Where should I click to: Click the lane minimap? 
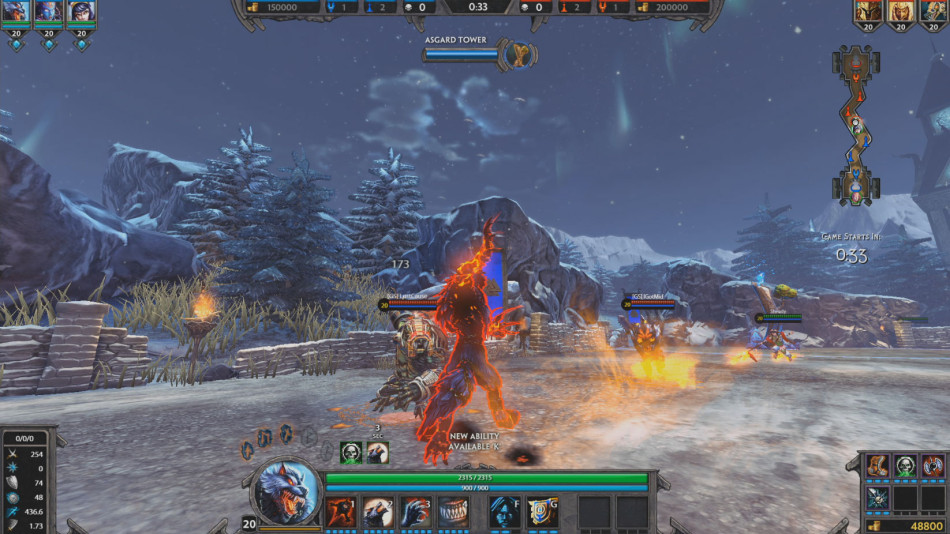pyautogui.click(x=856, y=127)
